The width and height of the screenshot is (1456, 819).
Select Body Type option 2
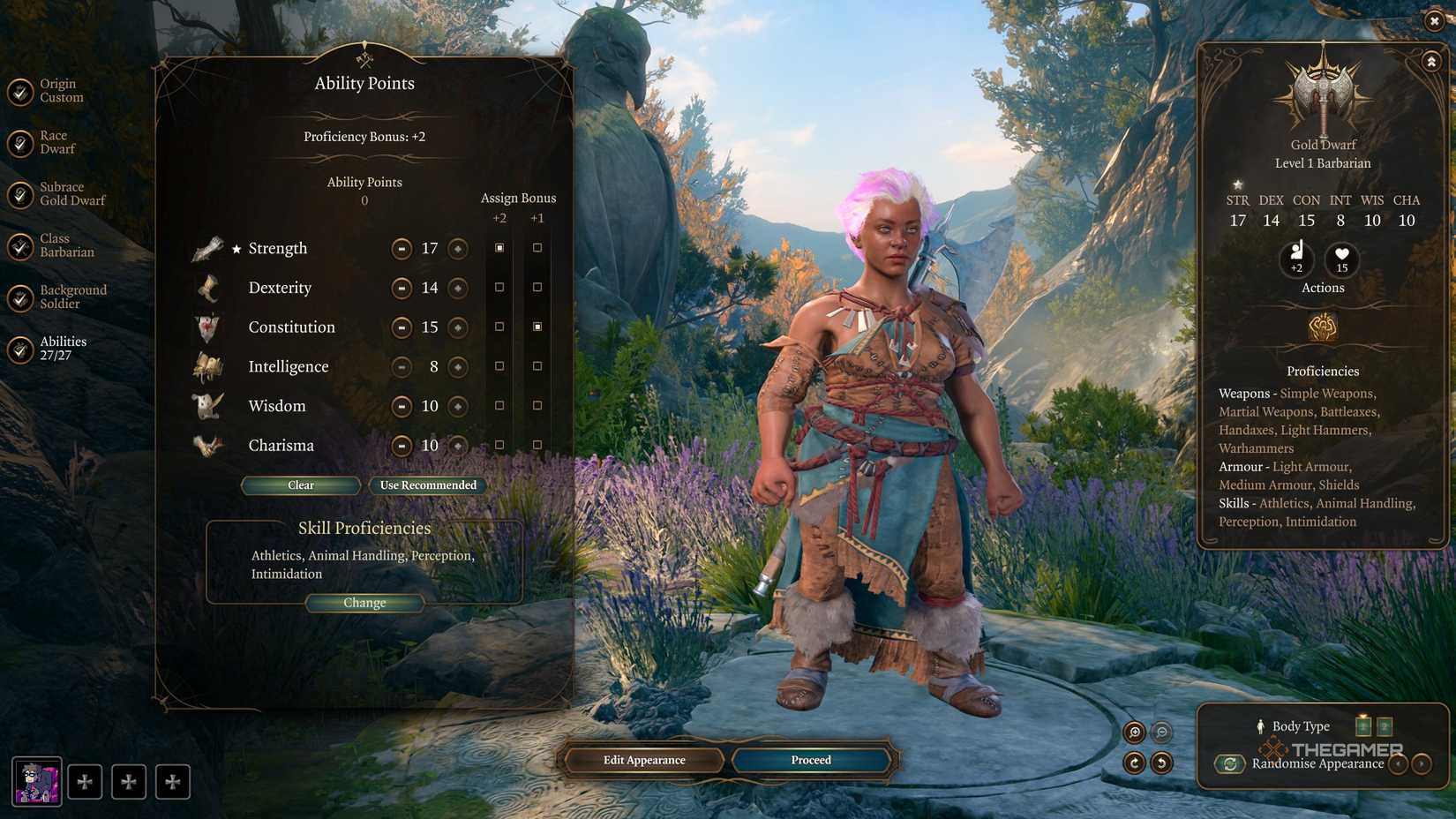tap(1385, 725)
